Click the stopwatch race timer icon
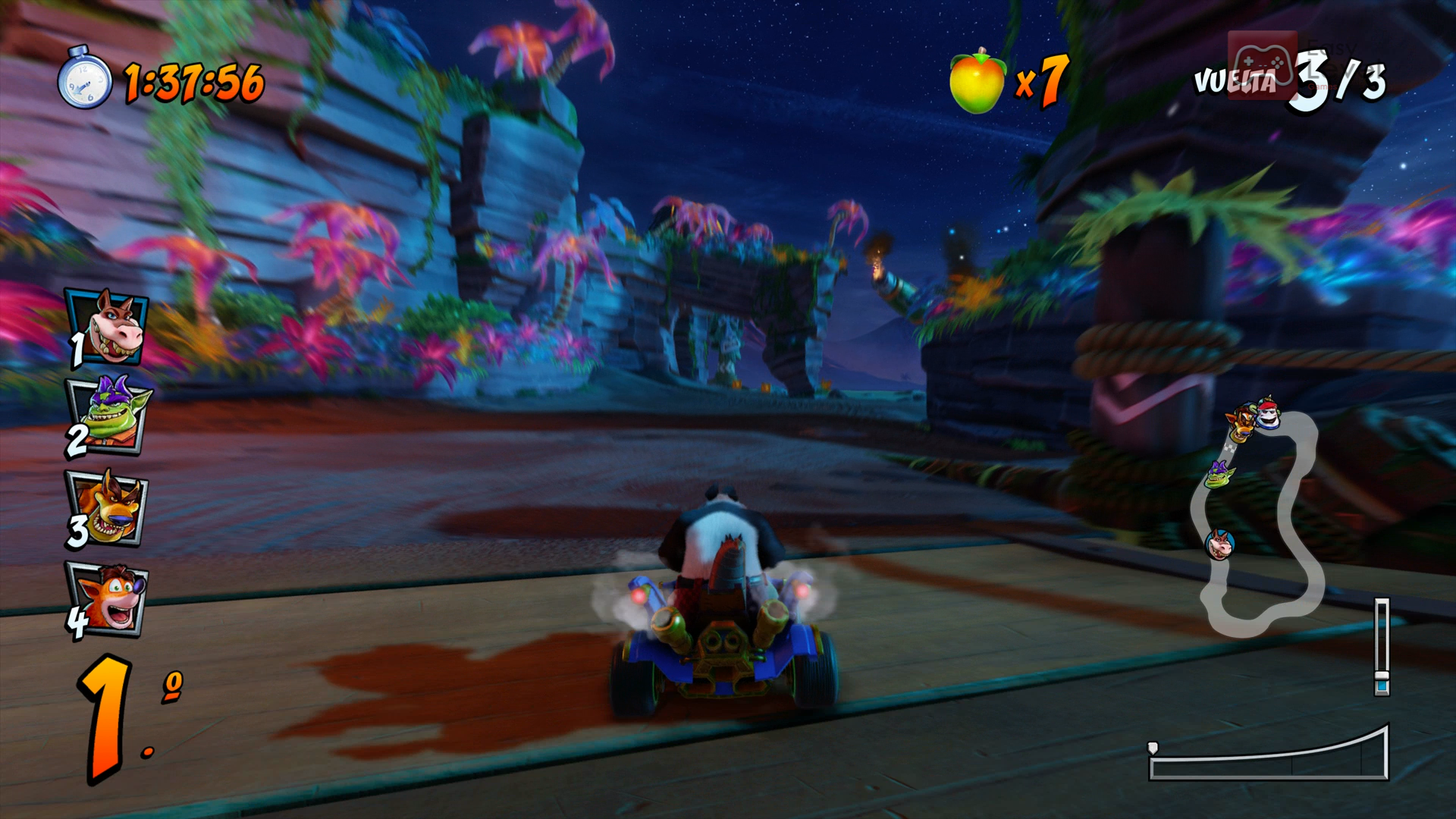This screenshot has height=819, width=1456. click(x=84, y=79)
